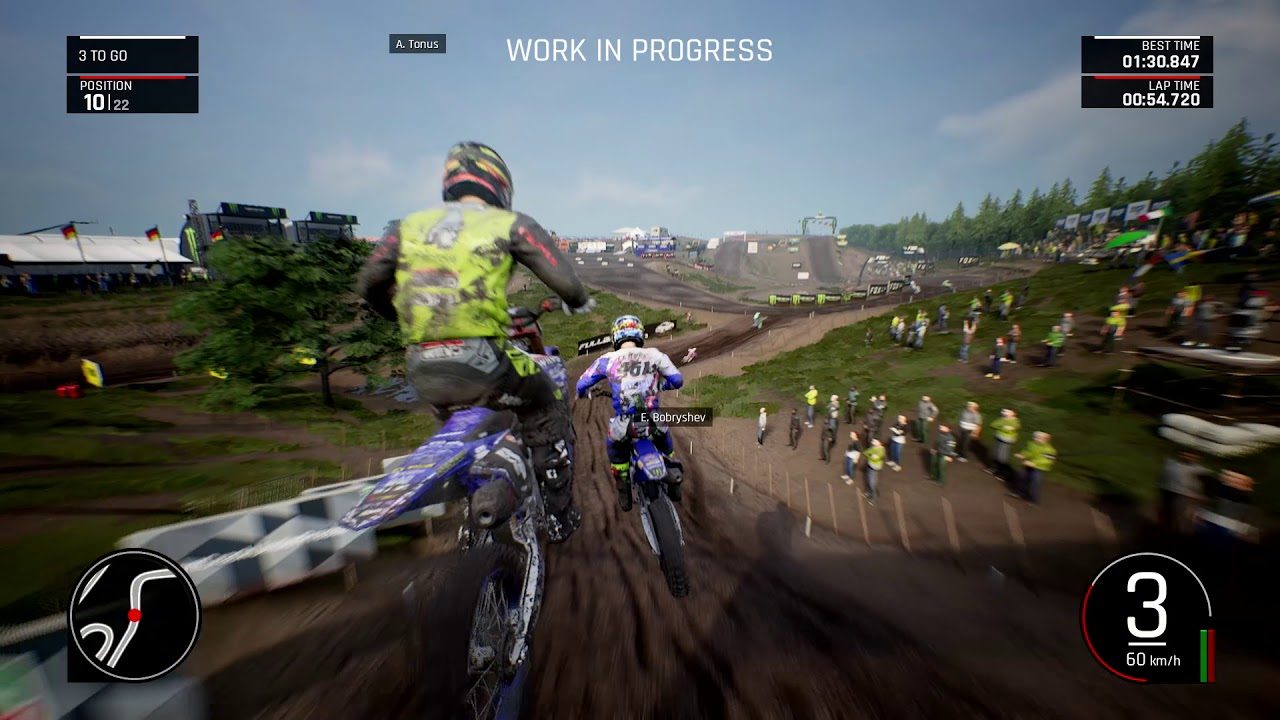This screenshot has height=720, width=1280.
Task: Click the LAP TIME value 00:54.720
Action: (x=1160, y=101)
